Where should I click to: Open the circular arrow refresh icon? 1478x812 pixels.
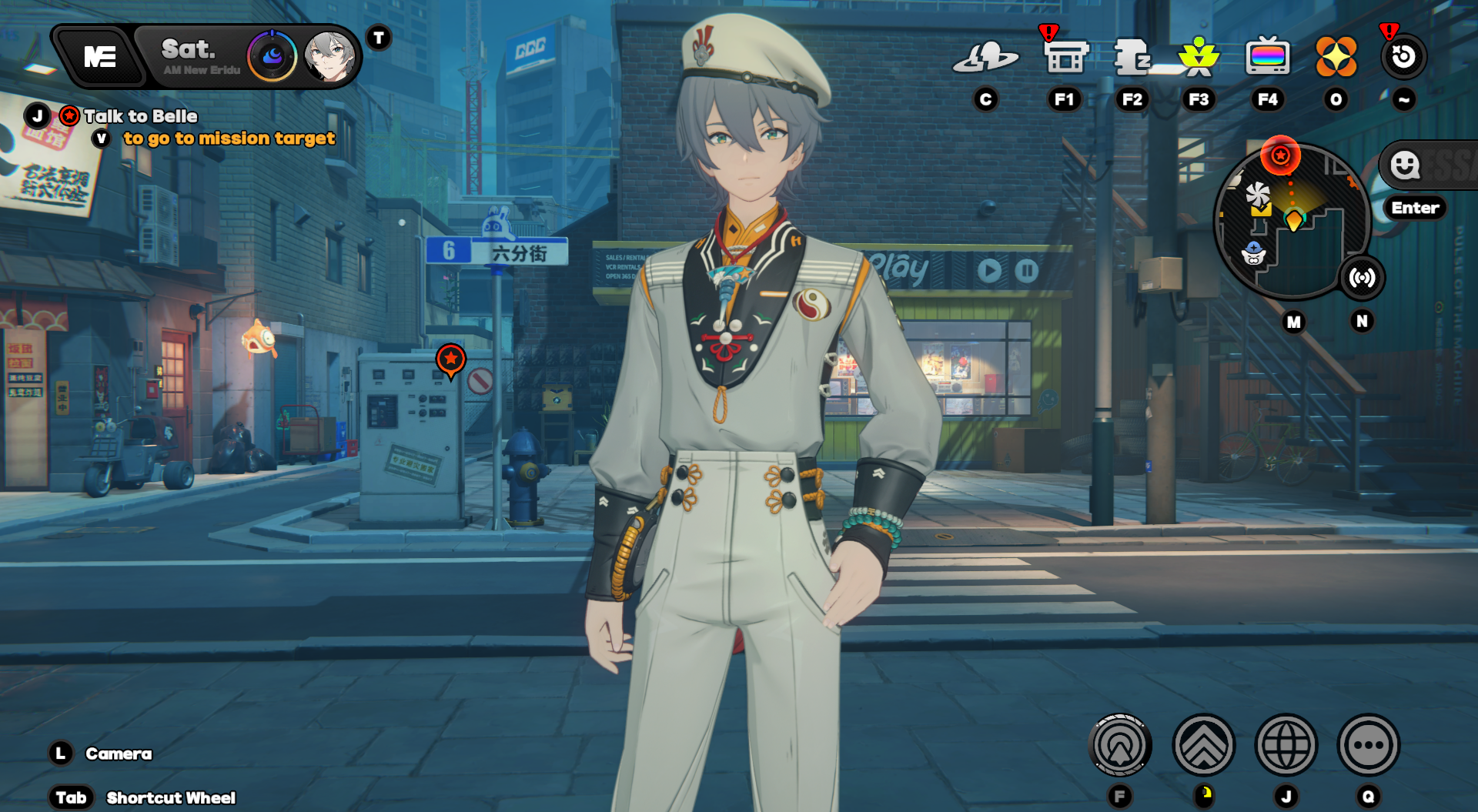[1403, 56]
